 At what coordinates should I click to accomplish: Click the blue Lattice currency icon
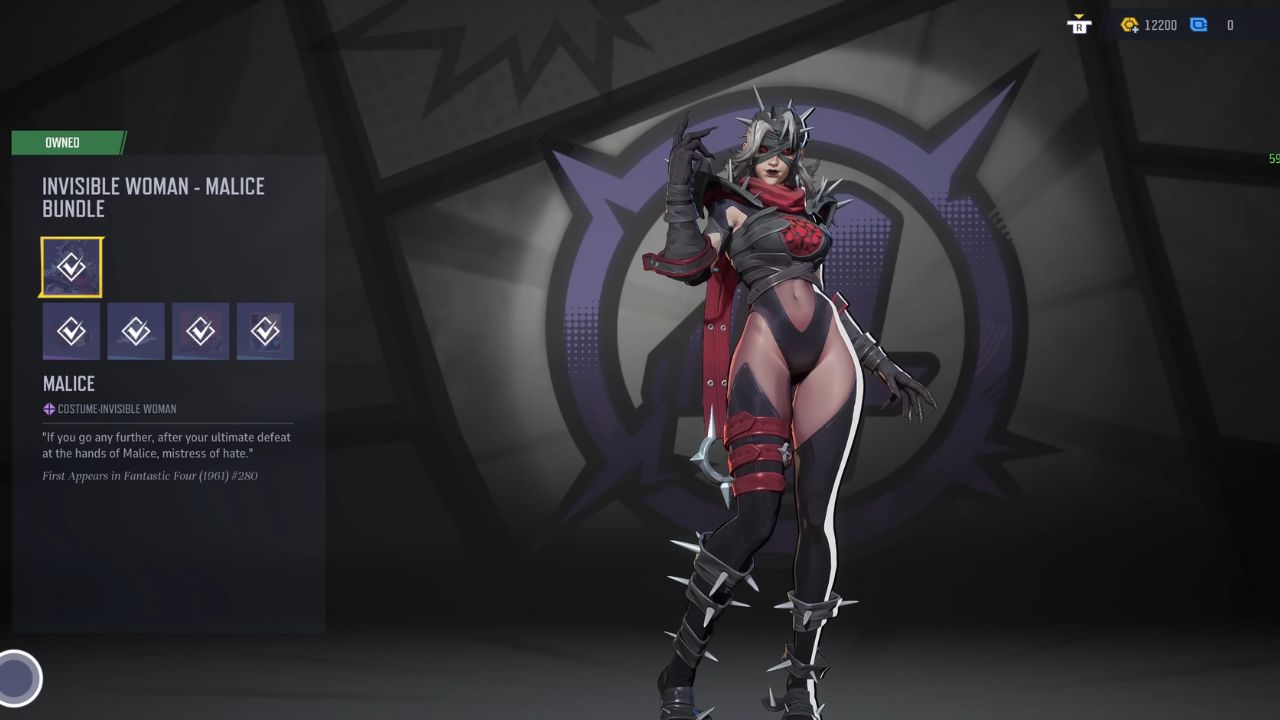pos(1199,25)
